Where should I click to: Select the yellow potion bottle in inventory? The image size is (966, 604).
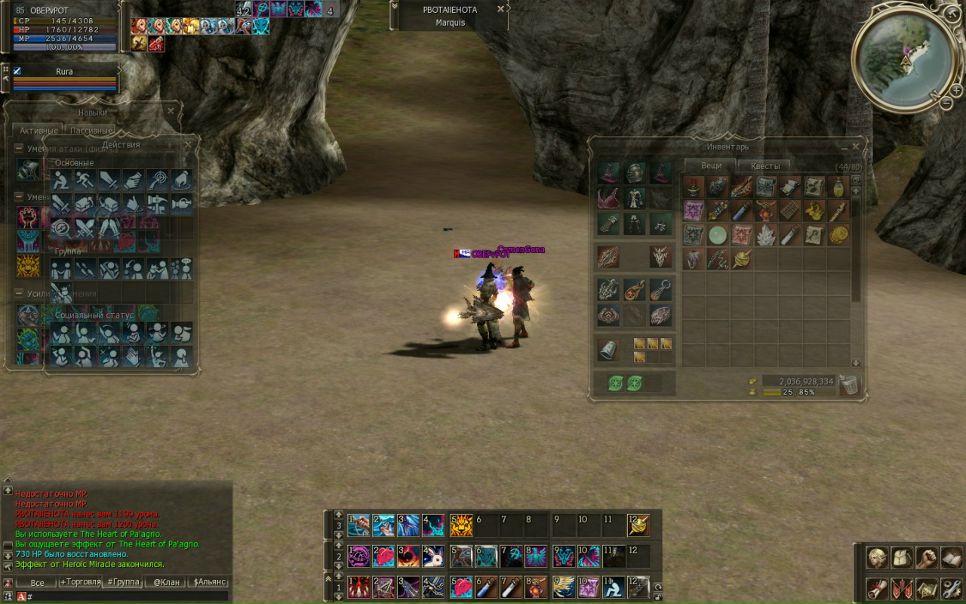click(x=838, y=187)
